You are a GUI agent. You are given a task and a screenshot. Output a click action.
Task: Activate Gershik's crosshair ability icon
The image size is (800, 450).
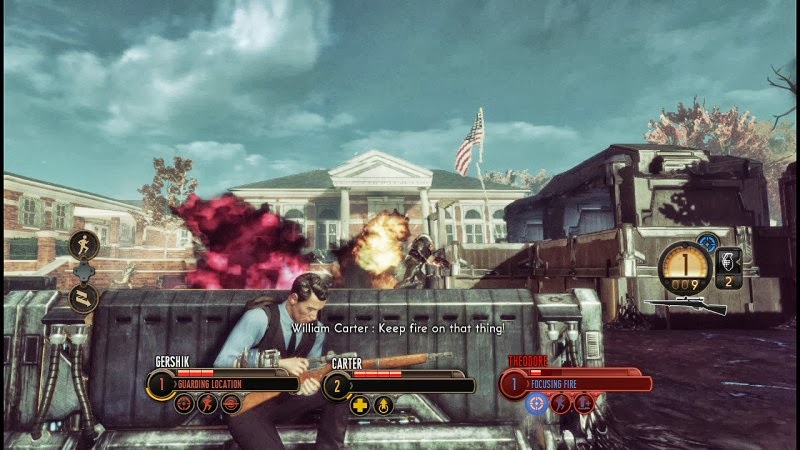(184, 404)
